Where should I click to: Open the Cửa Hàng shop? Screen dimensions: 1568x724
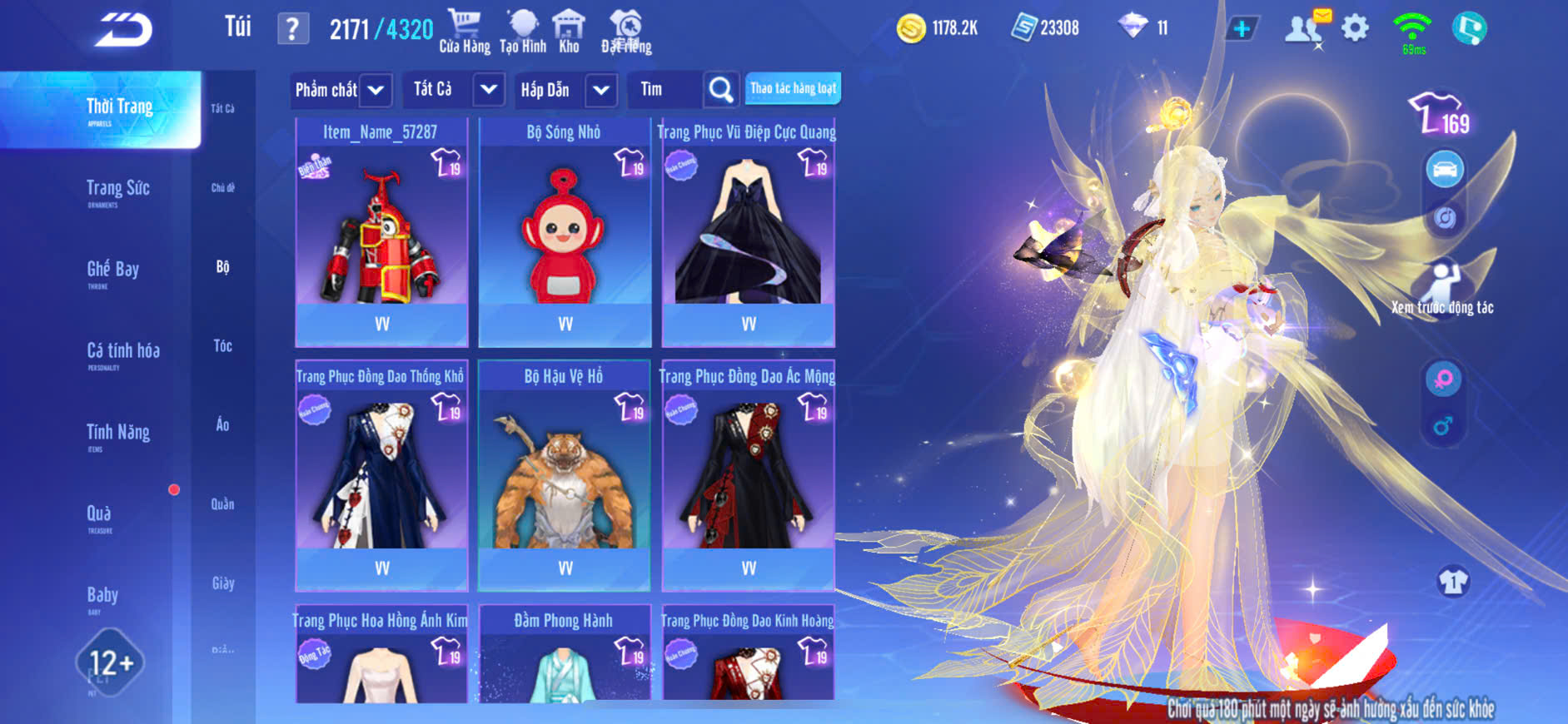pyautogui.click(x=464, y=32)
